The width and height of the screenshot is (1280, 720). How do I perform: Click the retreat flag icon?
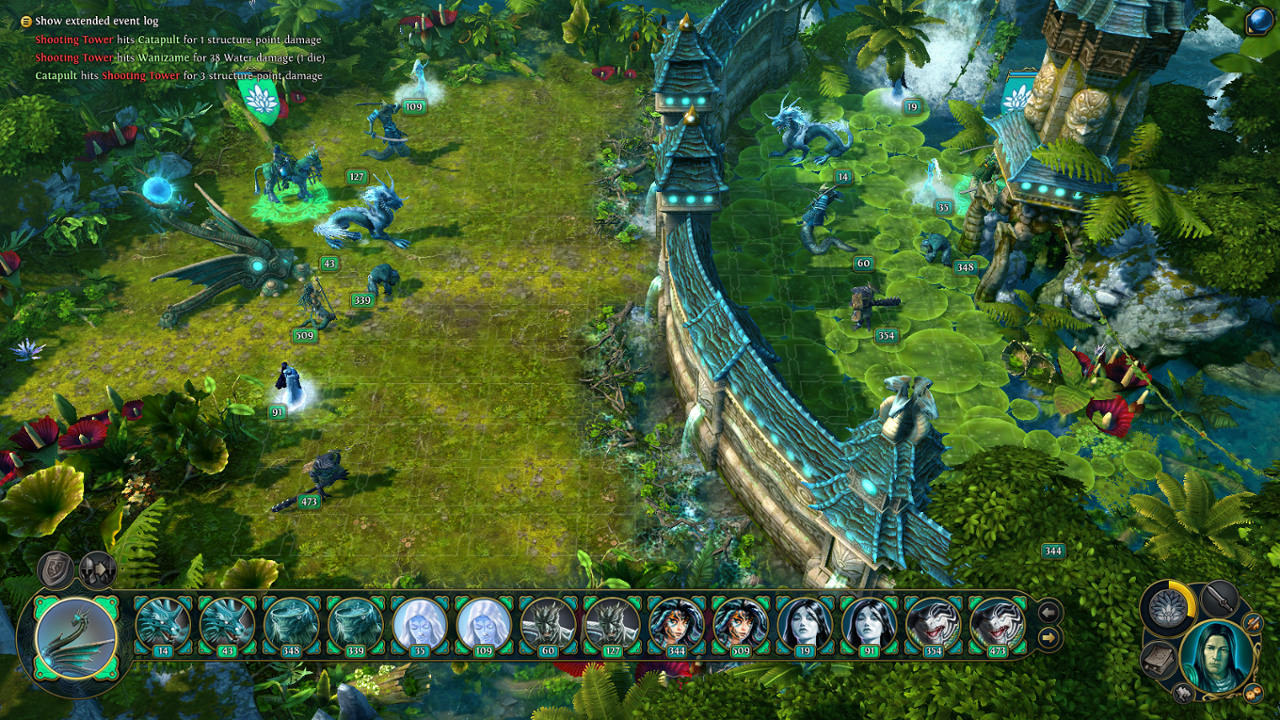pyautogui.click(x=1182, y=693)
